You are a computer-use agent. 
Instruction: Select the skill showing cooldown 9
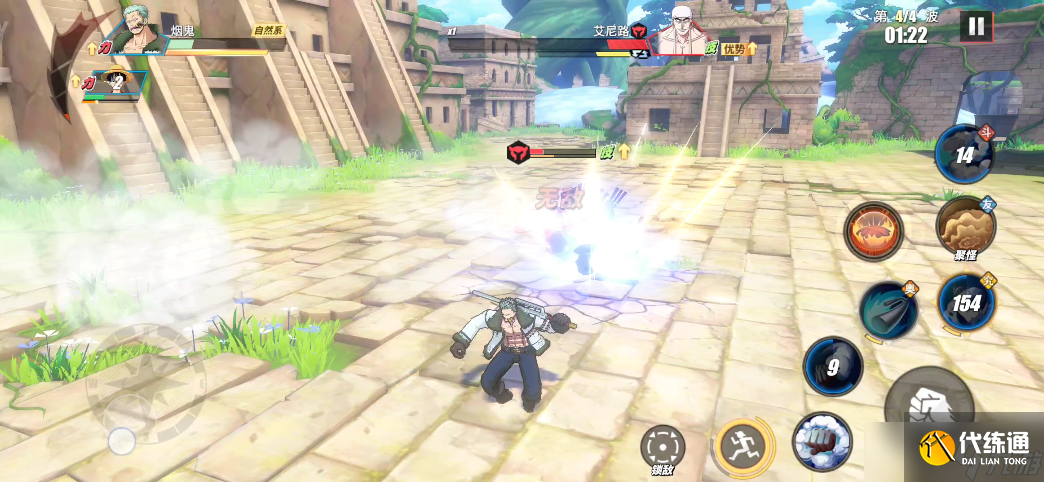point(833,365)
